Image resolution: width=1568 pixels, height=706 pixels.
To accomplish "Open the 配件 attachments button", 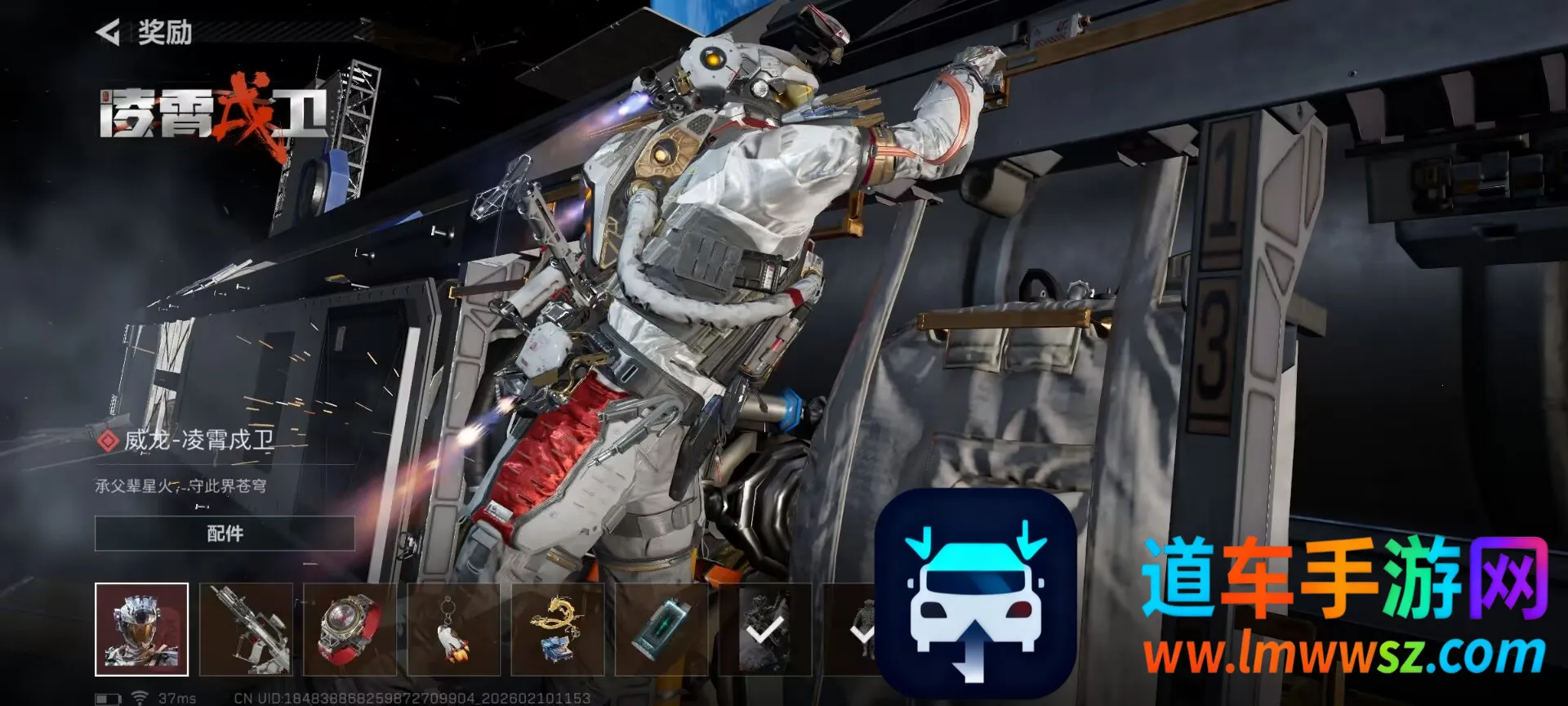I will [x=225, y=534].
